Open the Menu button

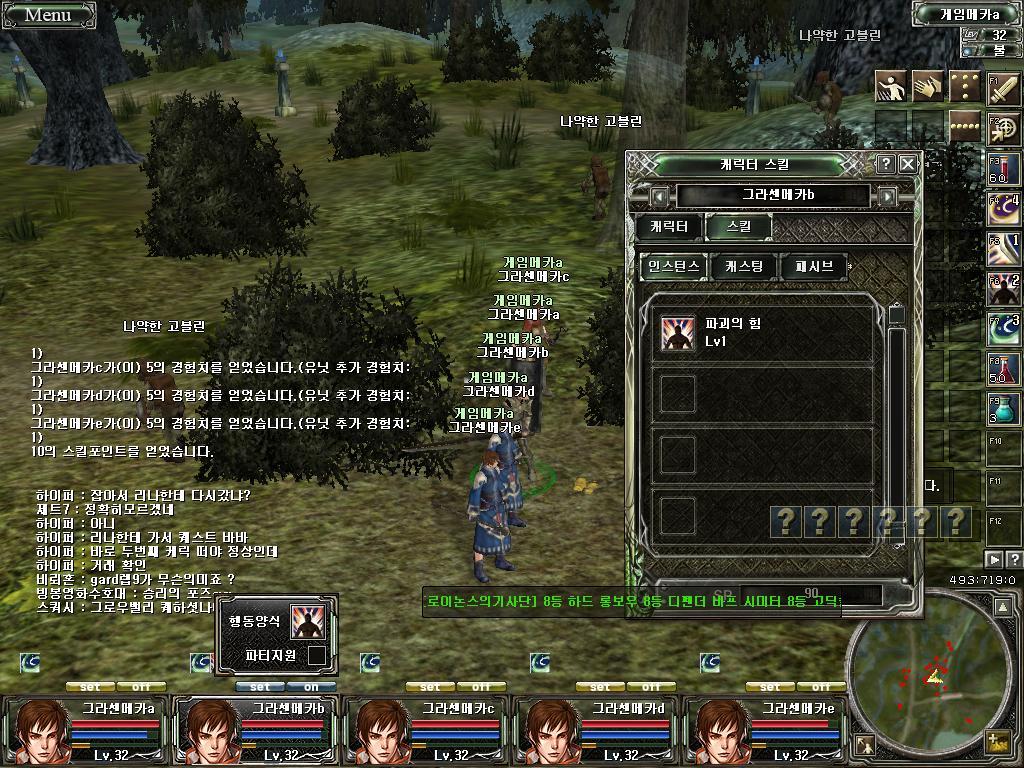coord(48,14)
